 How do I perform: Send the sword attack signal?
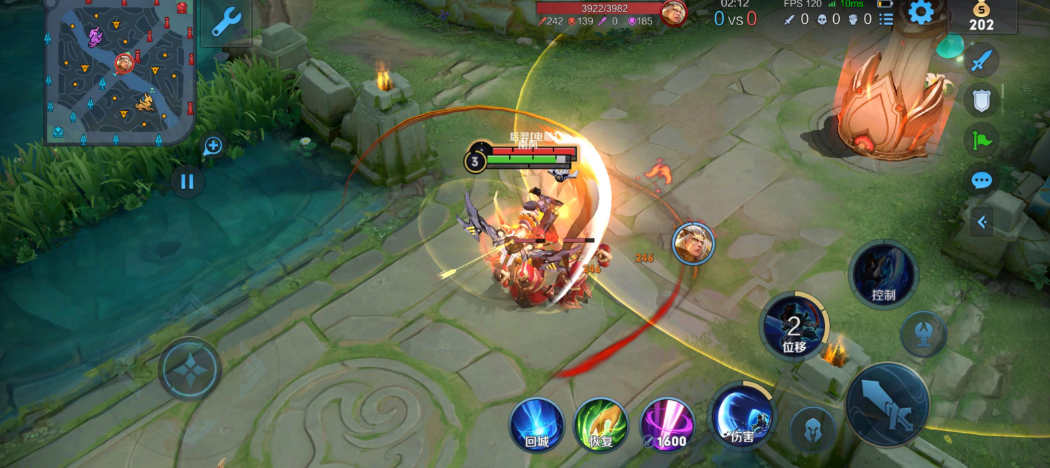click(981, 59)
